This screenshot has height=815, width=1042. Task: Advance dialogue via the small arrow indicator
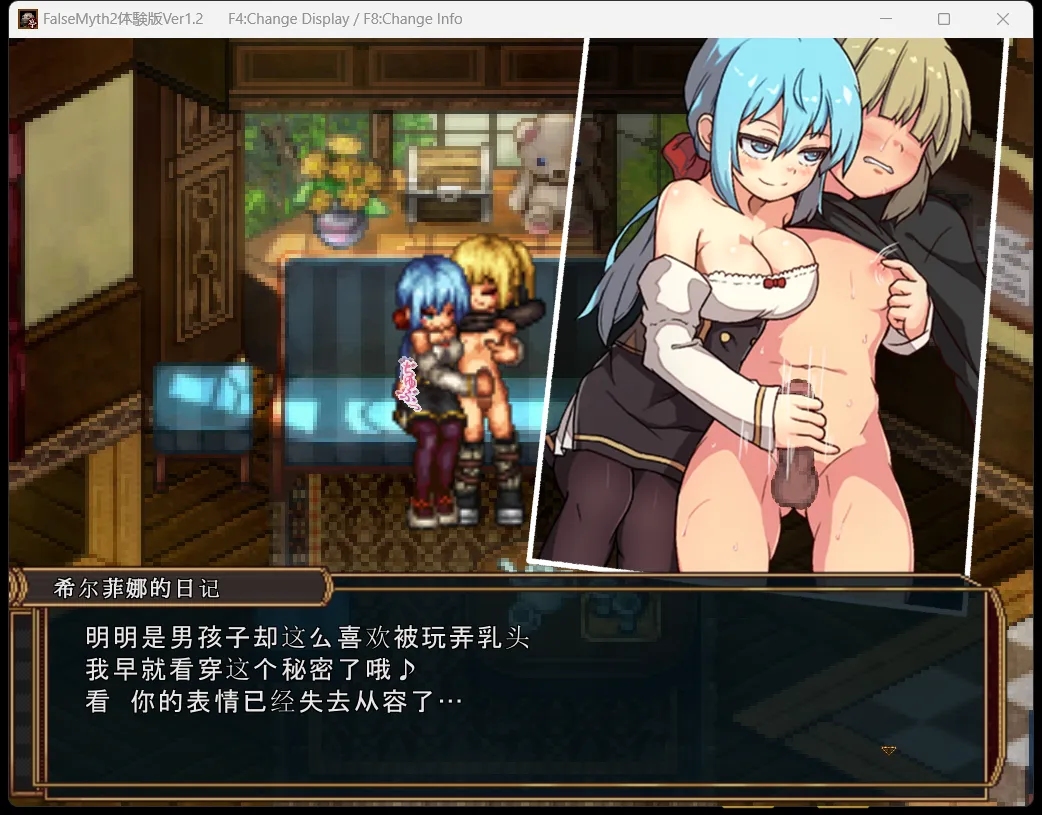click(887, 750)
